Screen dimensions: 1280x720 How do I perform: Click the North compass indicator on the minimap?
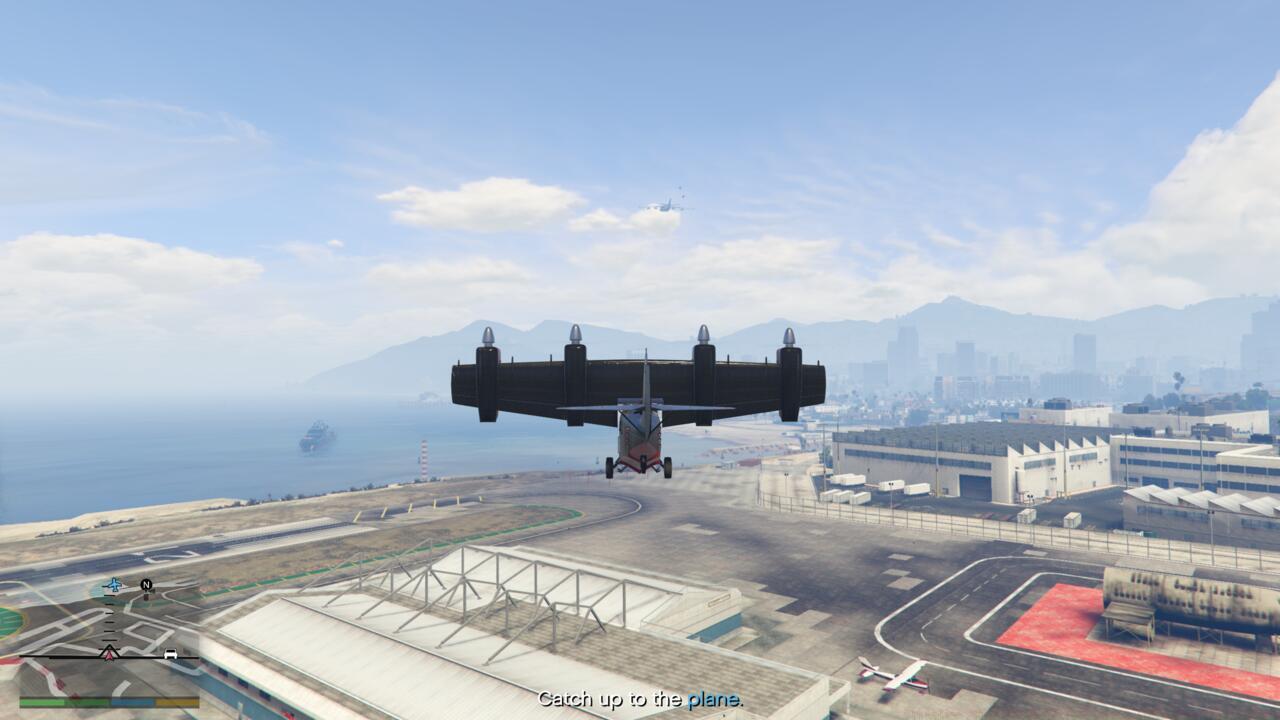point(146,583)
